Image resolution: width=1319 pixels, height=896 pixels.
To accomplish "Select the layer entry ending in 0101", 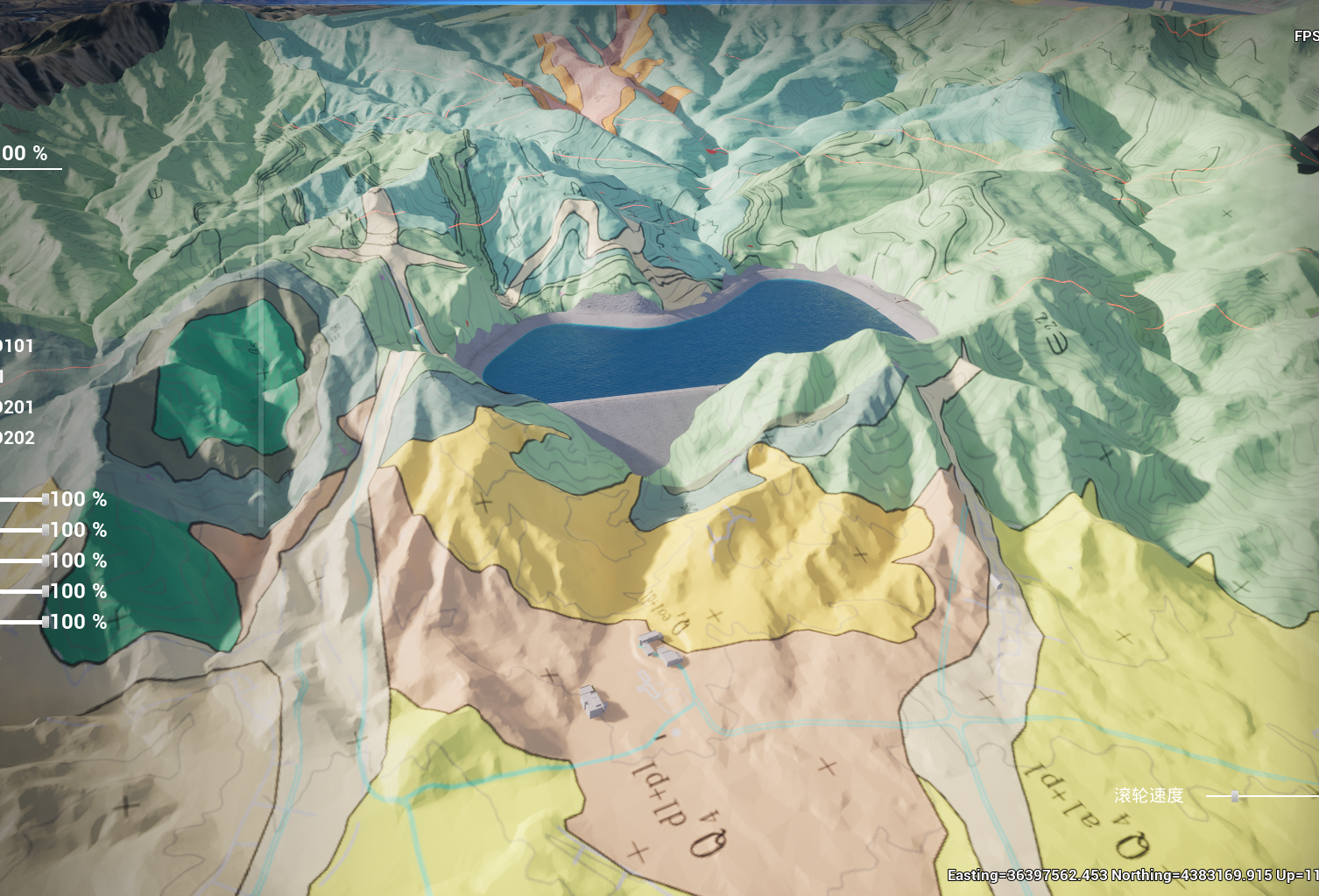I will (17, 346).
